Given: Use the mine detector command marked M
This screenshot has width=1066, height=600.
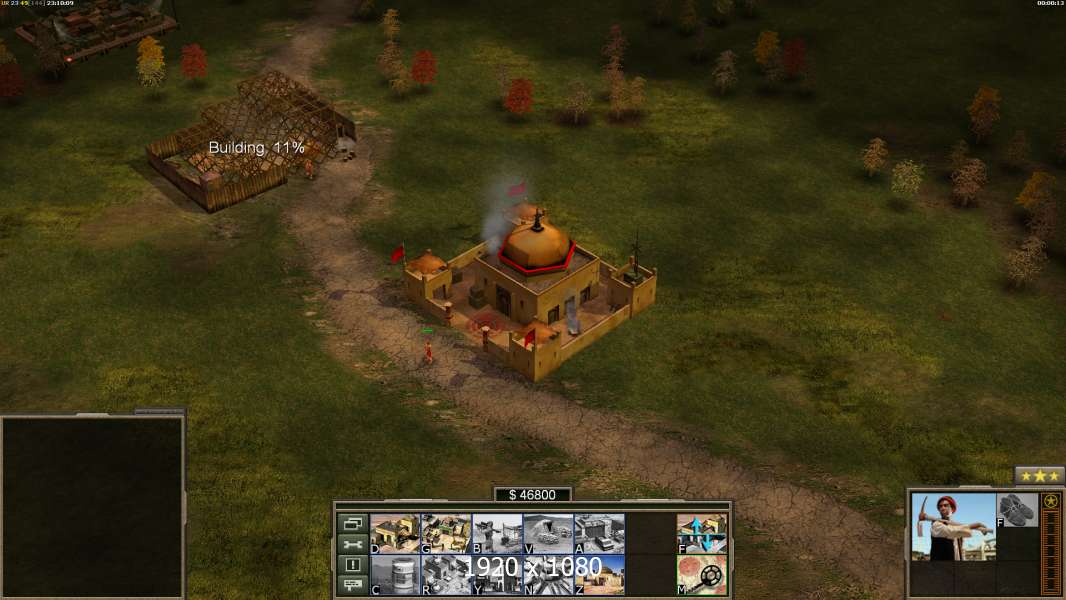Looking at the screenshot, I should click(702, 574).
